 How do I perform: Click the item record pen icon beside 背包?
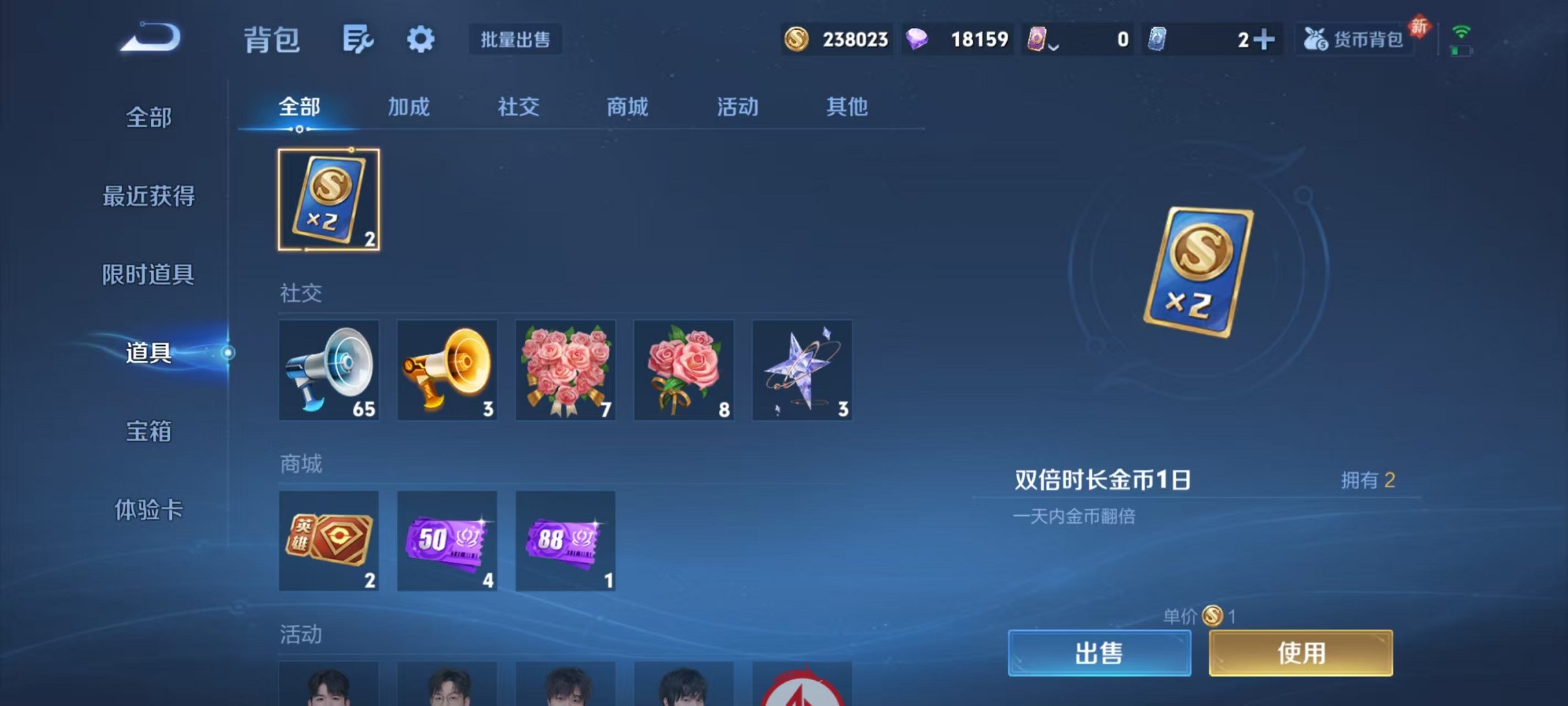tap(357, 39)
